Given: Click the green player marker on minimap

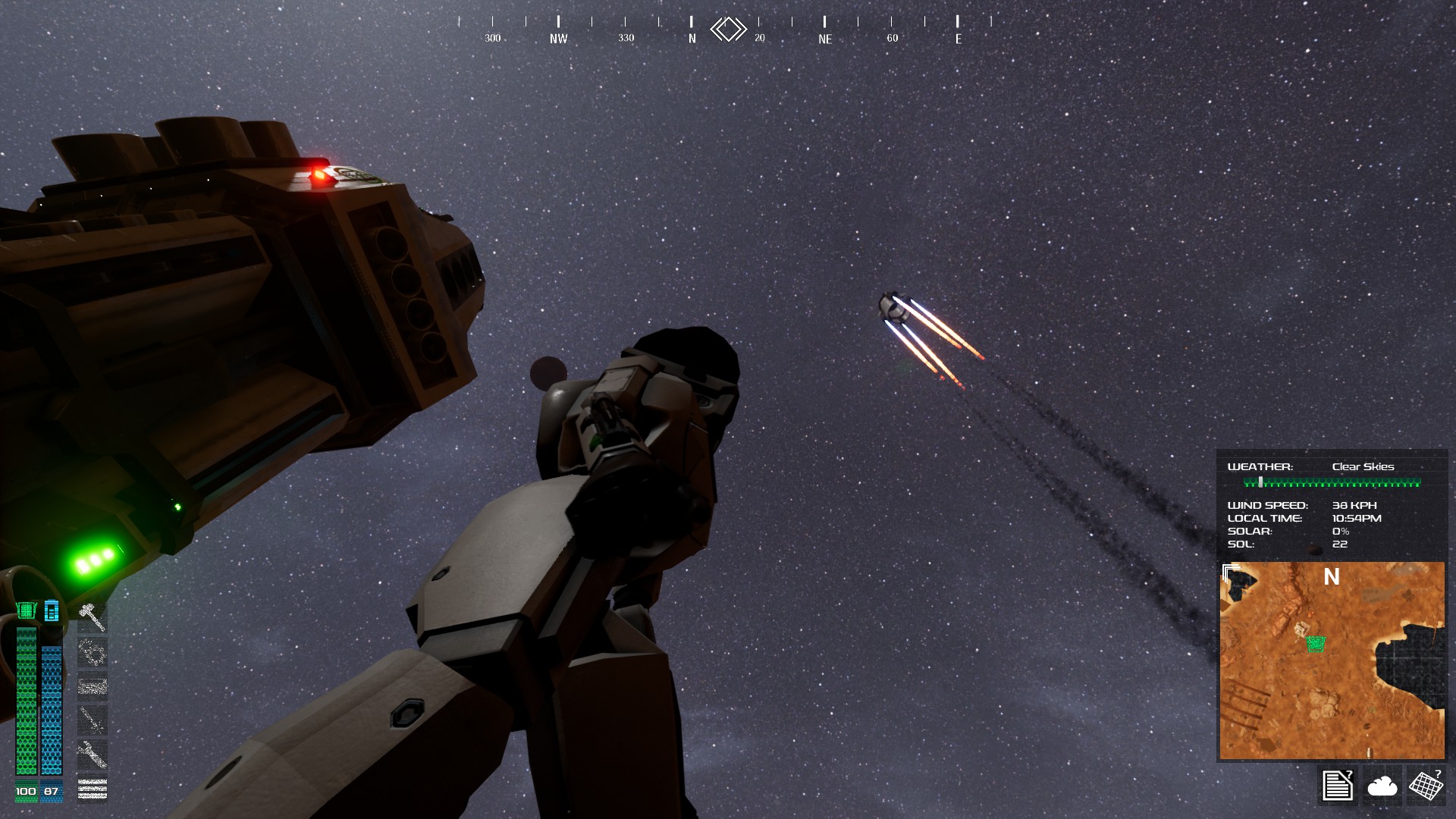Looking at the screenshot, I should click(1316, 644).
